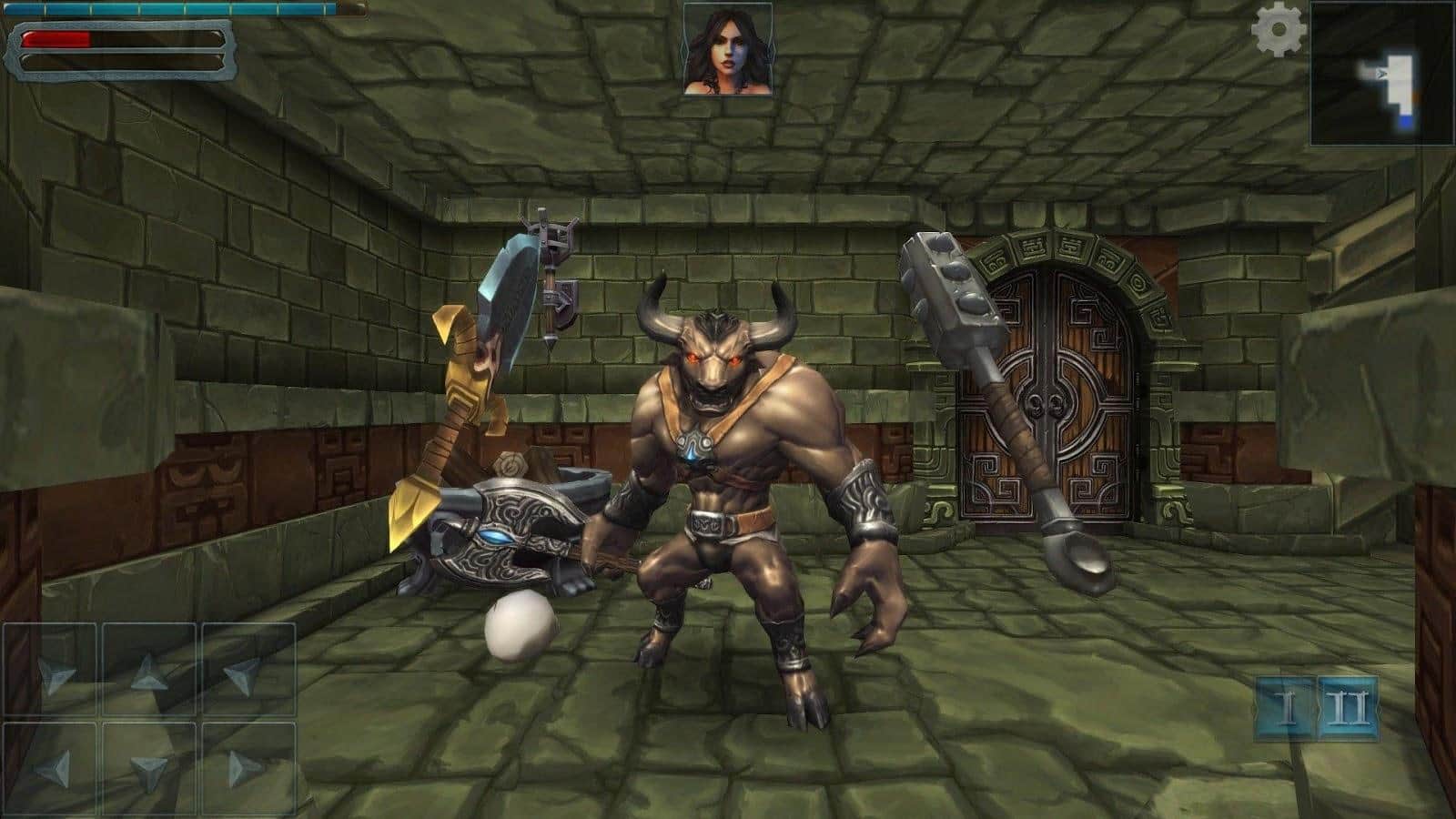Open the settings gear menu
This screenshot has width=1456, height=819.
click(x=1279, y=30)
